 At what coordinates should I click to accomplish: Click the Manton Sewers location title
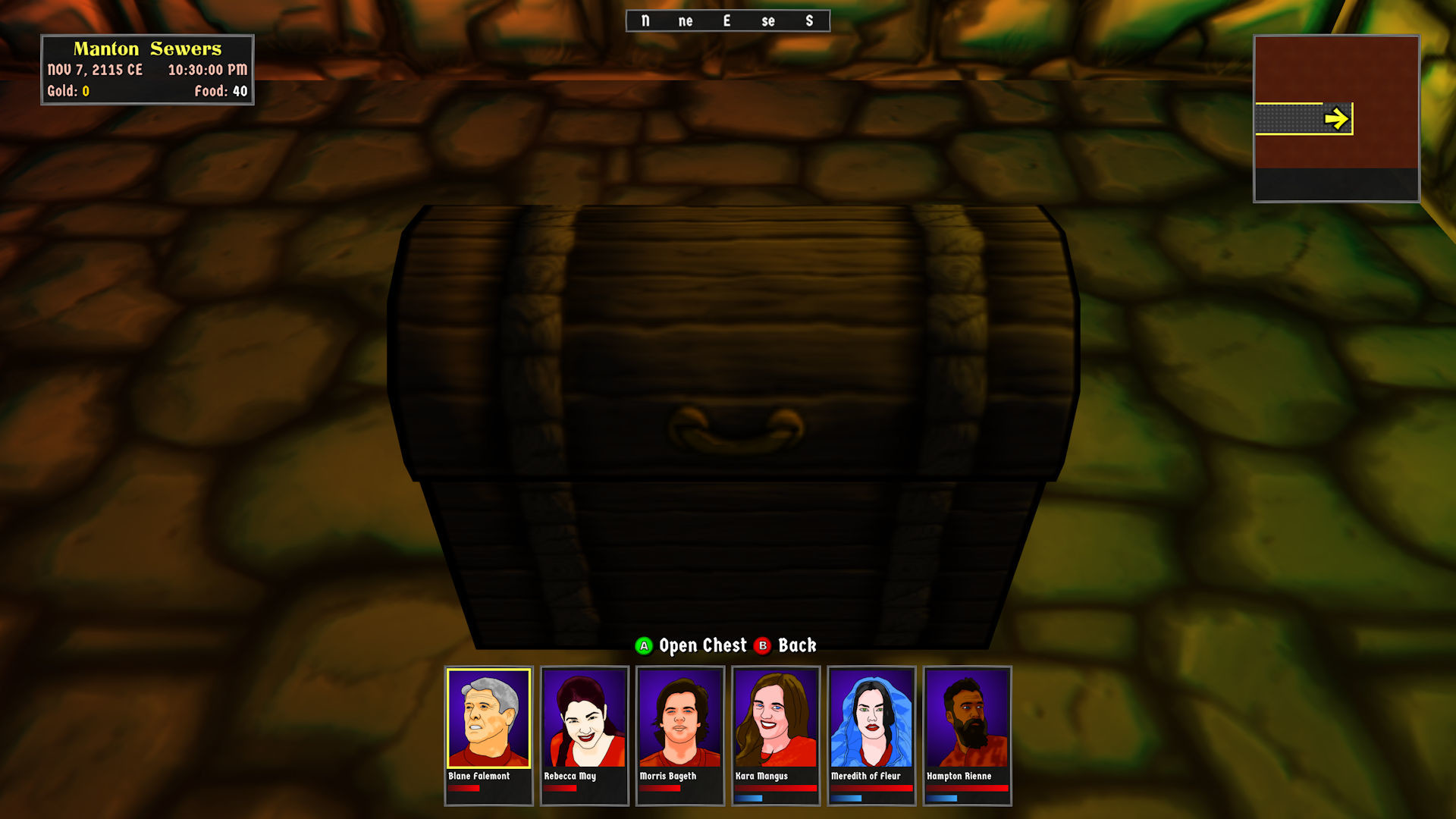pos(147,49)
